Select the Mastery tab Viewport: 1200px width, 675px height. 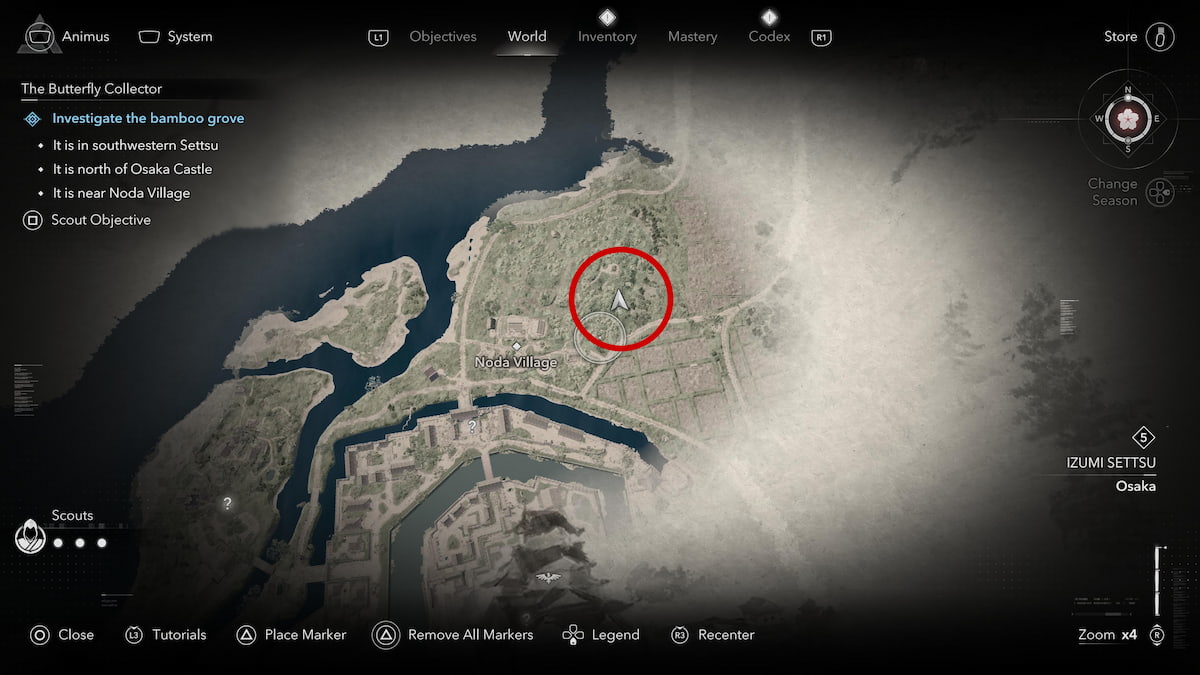[x=692, y=37]
